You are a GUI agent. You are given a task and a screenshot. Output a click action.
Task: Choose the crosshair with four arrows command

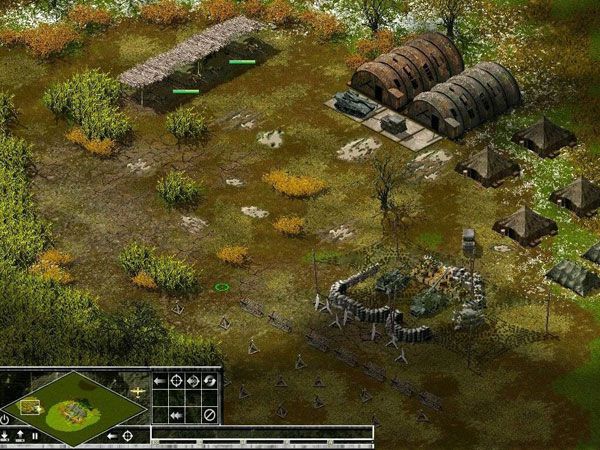(x=193, y=381)
